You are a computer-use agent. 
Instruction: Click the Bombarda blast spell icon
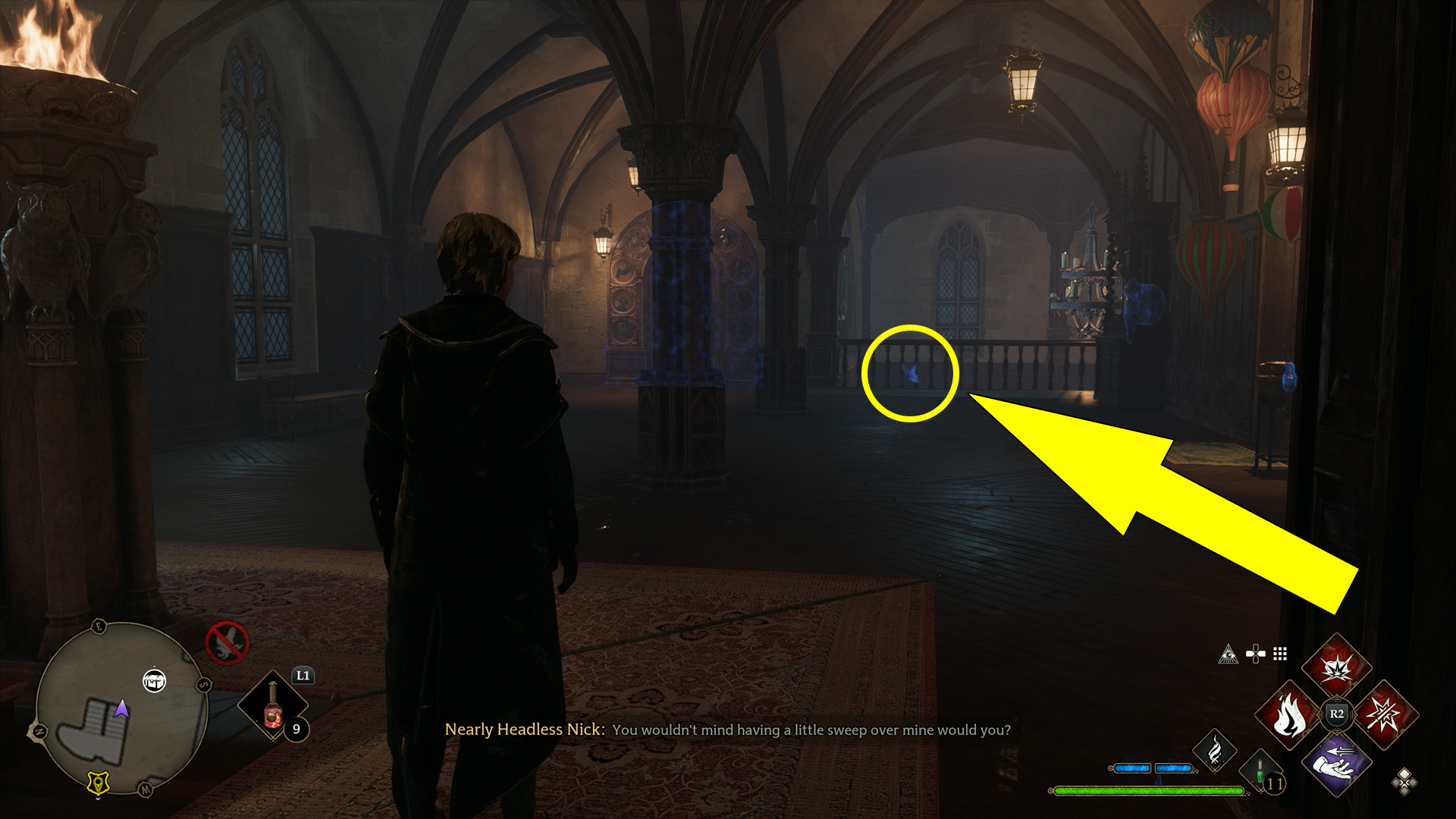click(1336, 668)
